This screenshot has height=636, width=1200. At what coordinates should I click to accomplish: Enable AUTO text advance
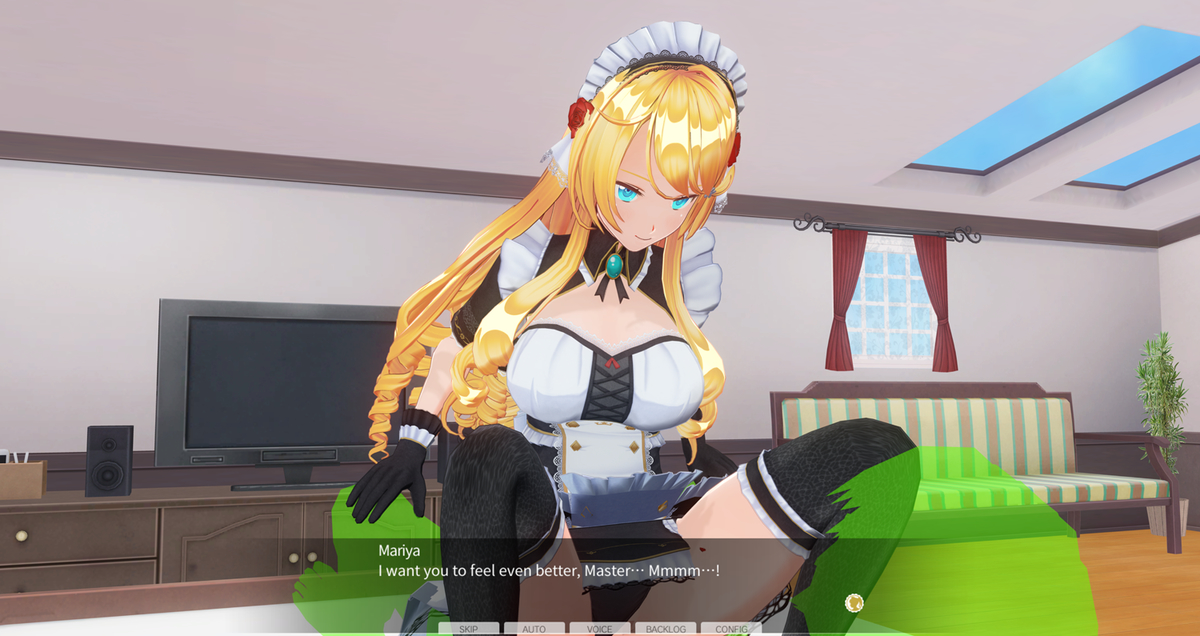click(x=534, y=629)
